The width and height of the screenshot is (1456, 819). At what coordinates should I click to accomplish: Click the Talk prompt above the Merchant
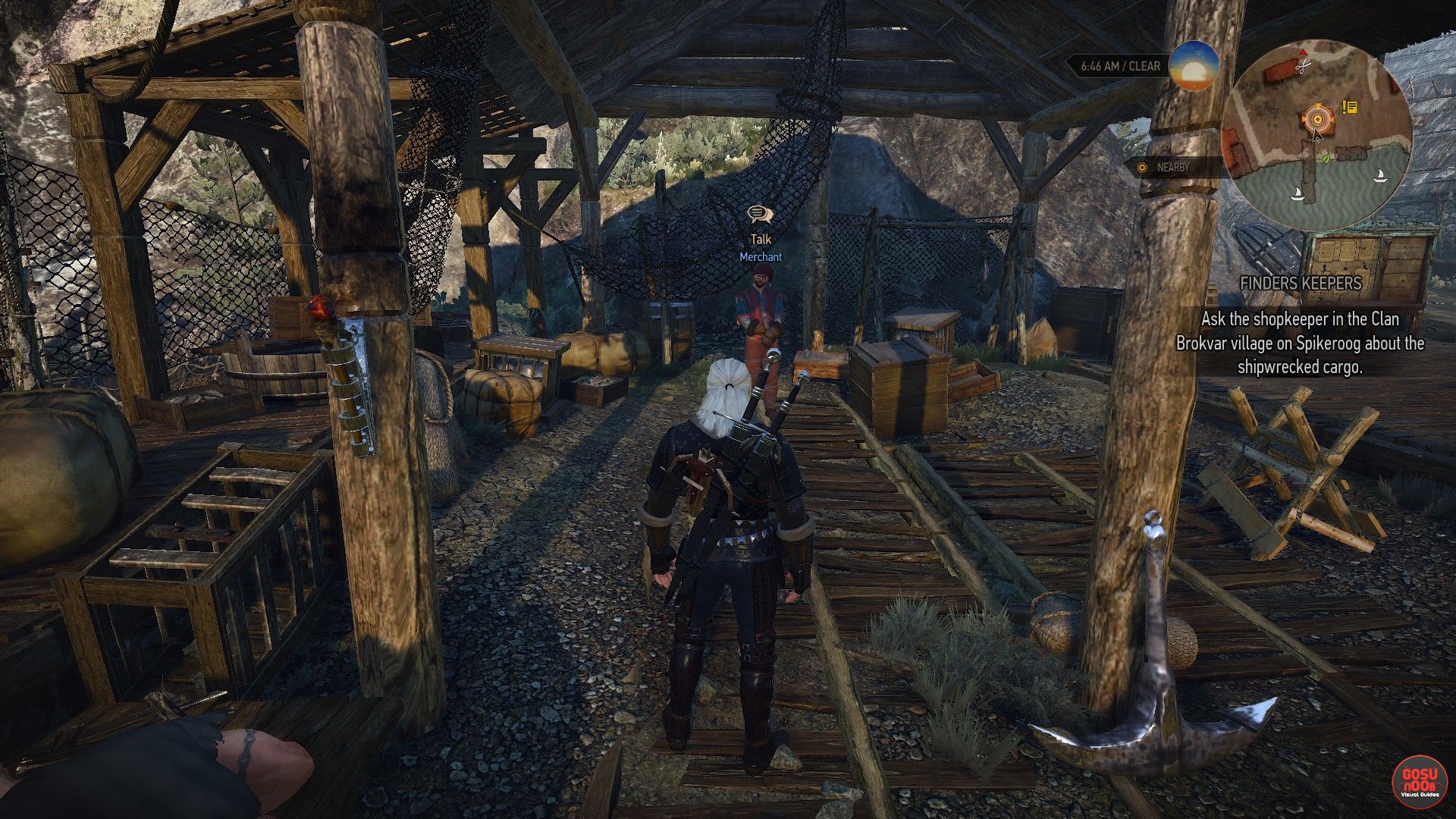[760, 226]
